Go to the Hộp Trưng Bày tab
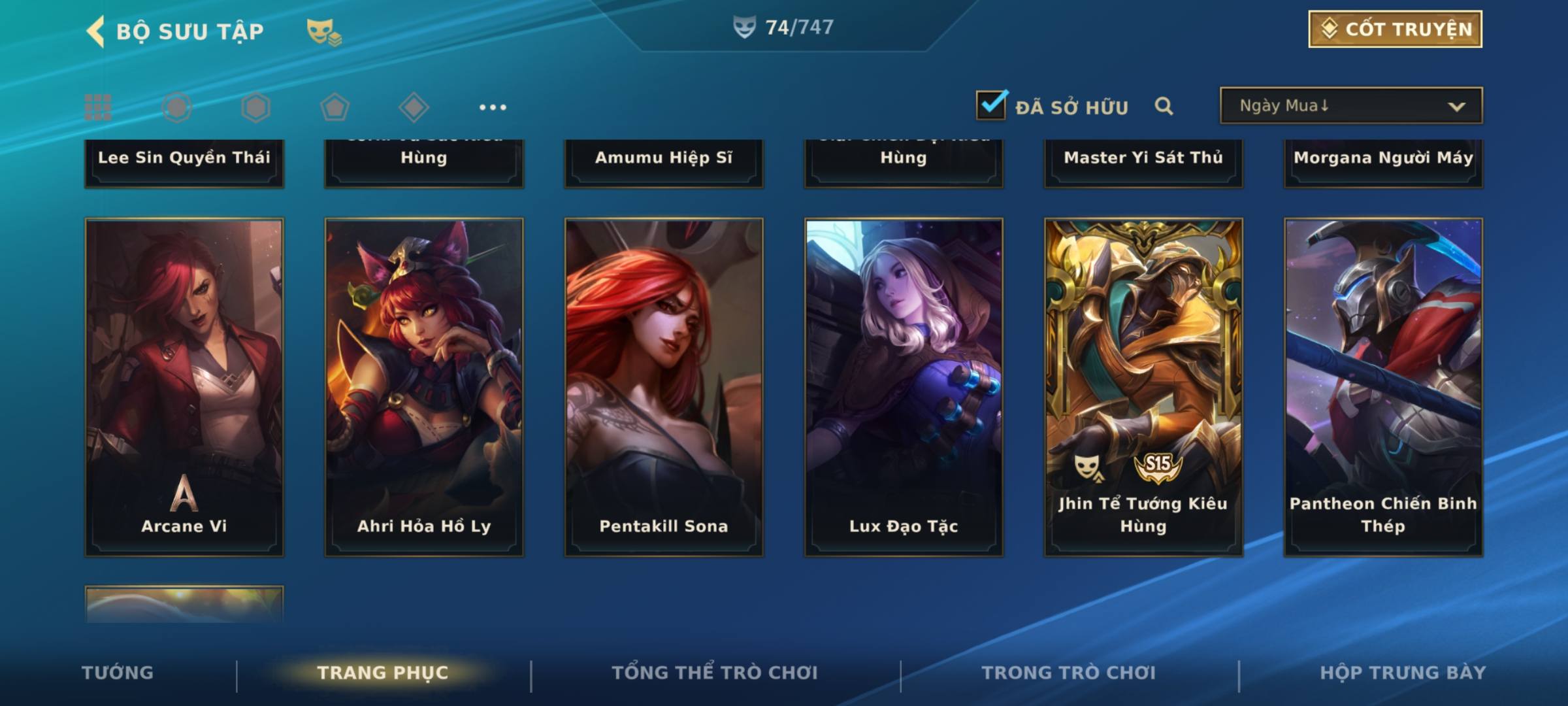The width and height of the screenshot is (1568, 706). point(1403,673)
